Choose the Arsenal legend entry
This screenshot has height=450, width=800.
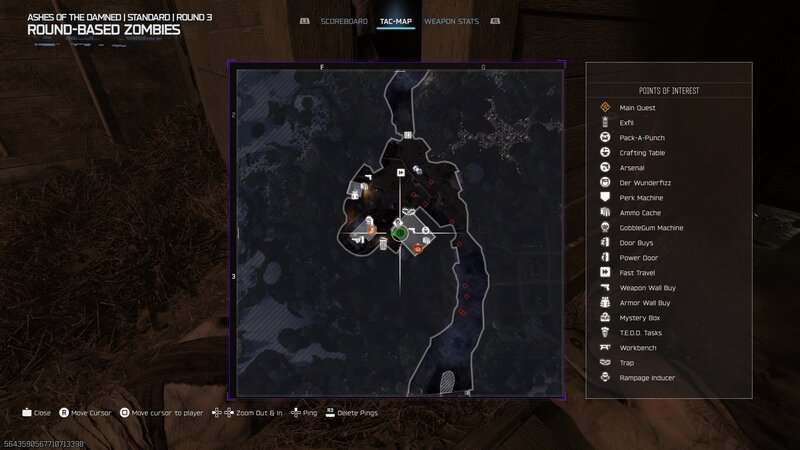pyautogui.click(x=632, y=167)
